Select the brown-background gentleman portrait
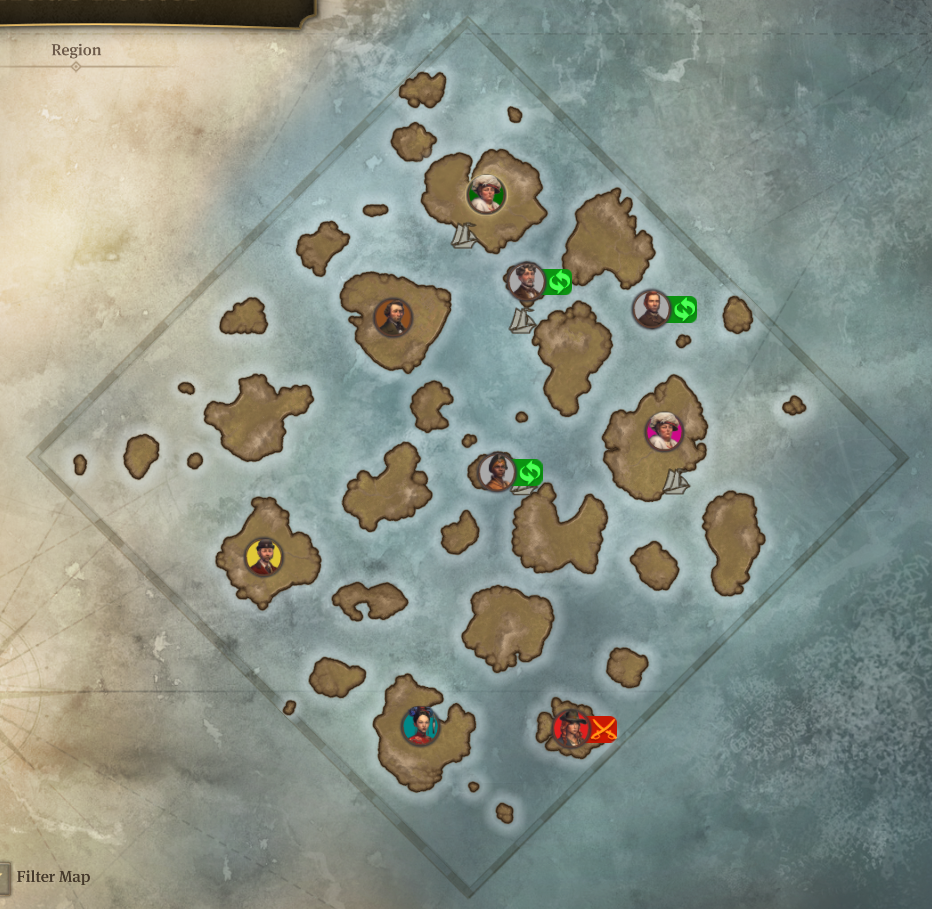932x909 pixels. click(x=392, y=317)
